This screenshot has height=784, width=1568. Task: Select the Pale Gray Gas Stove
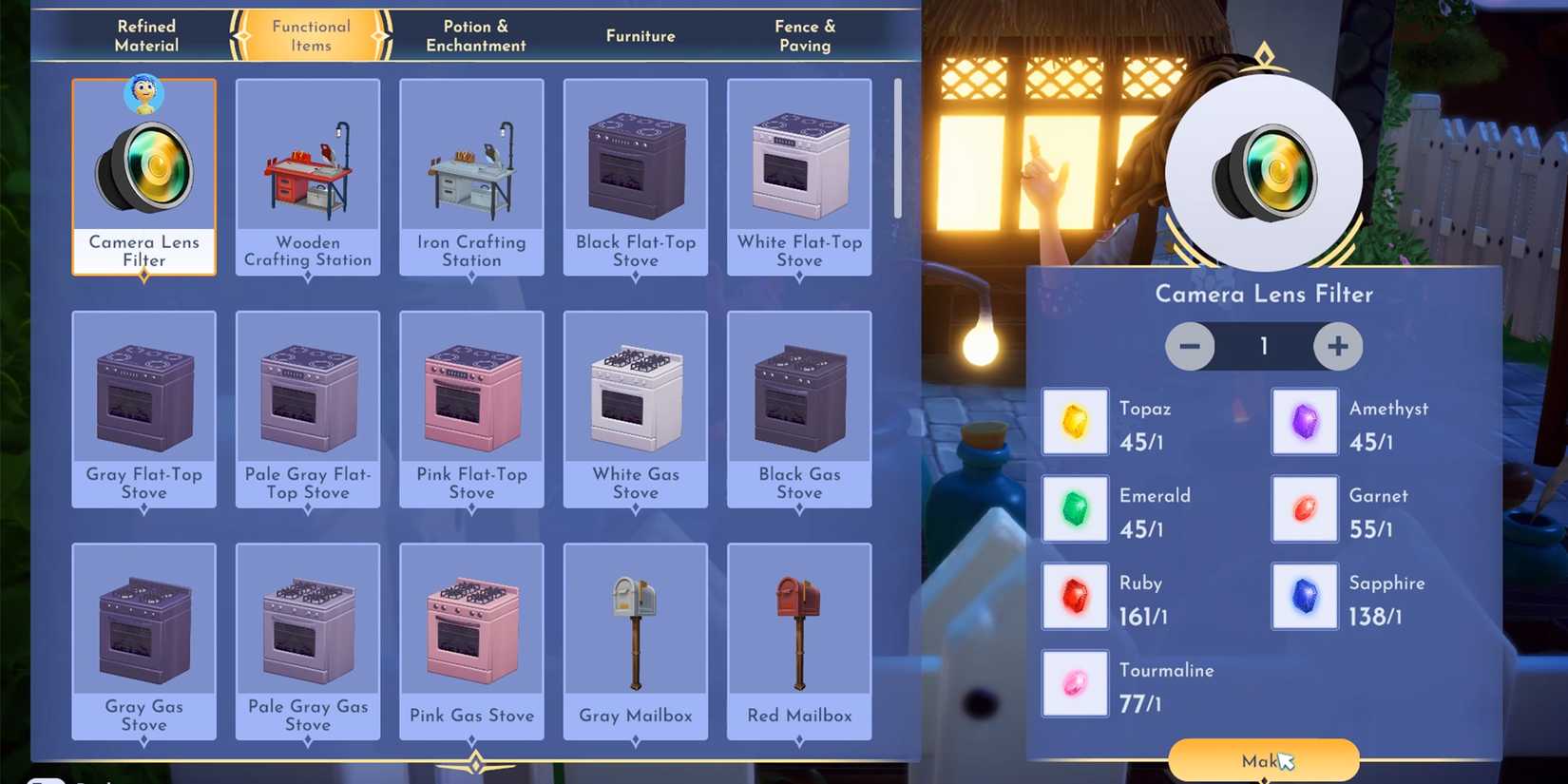pos(308,641)
